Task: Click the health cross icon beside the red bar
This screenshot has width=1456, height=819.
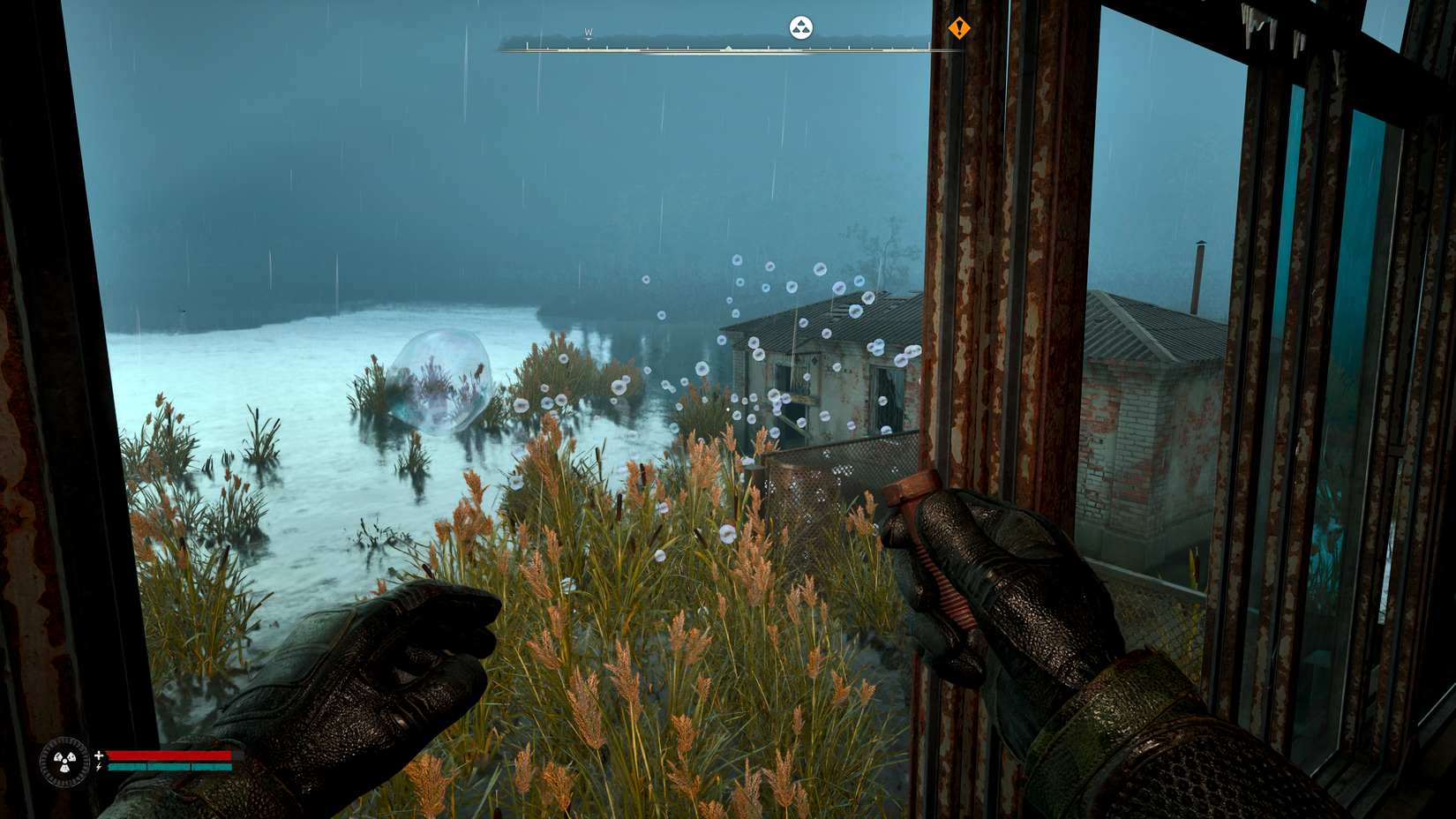Action: coord(99,755)
